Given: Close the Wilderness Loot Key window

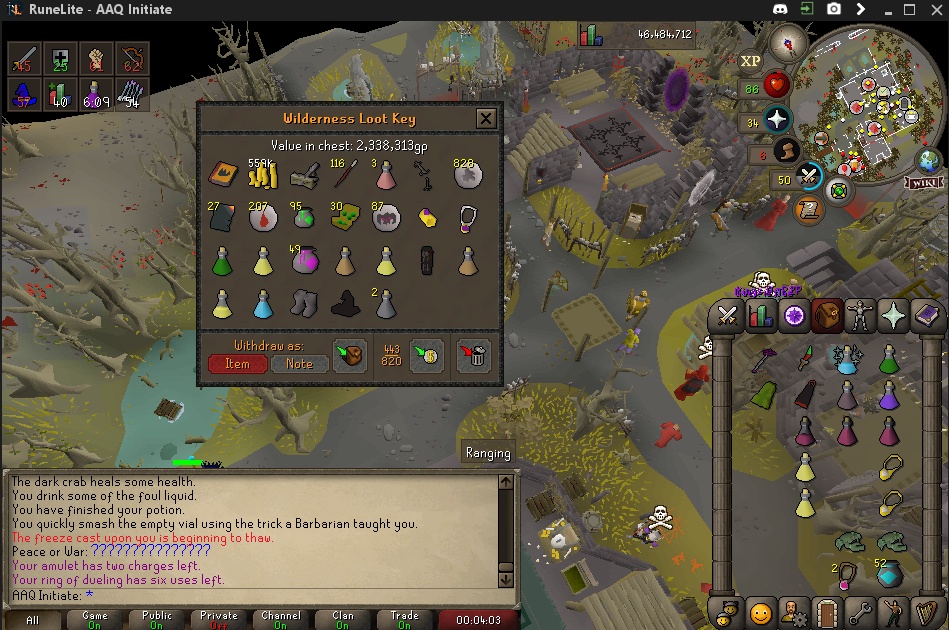Looking at the screenshot, I should tap(486, 119).
